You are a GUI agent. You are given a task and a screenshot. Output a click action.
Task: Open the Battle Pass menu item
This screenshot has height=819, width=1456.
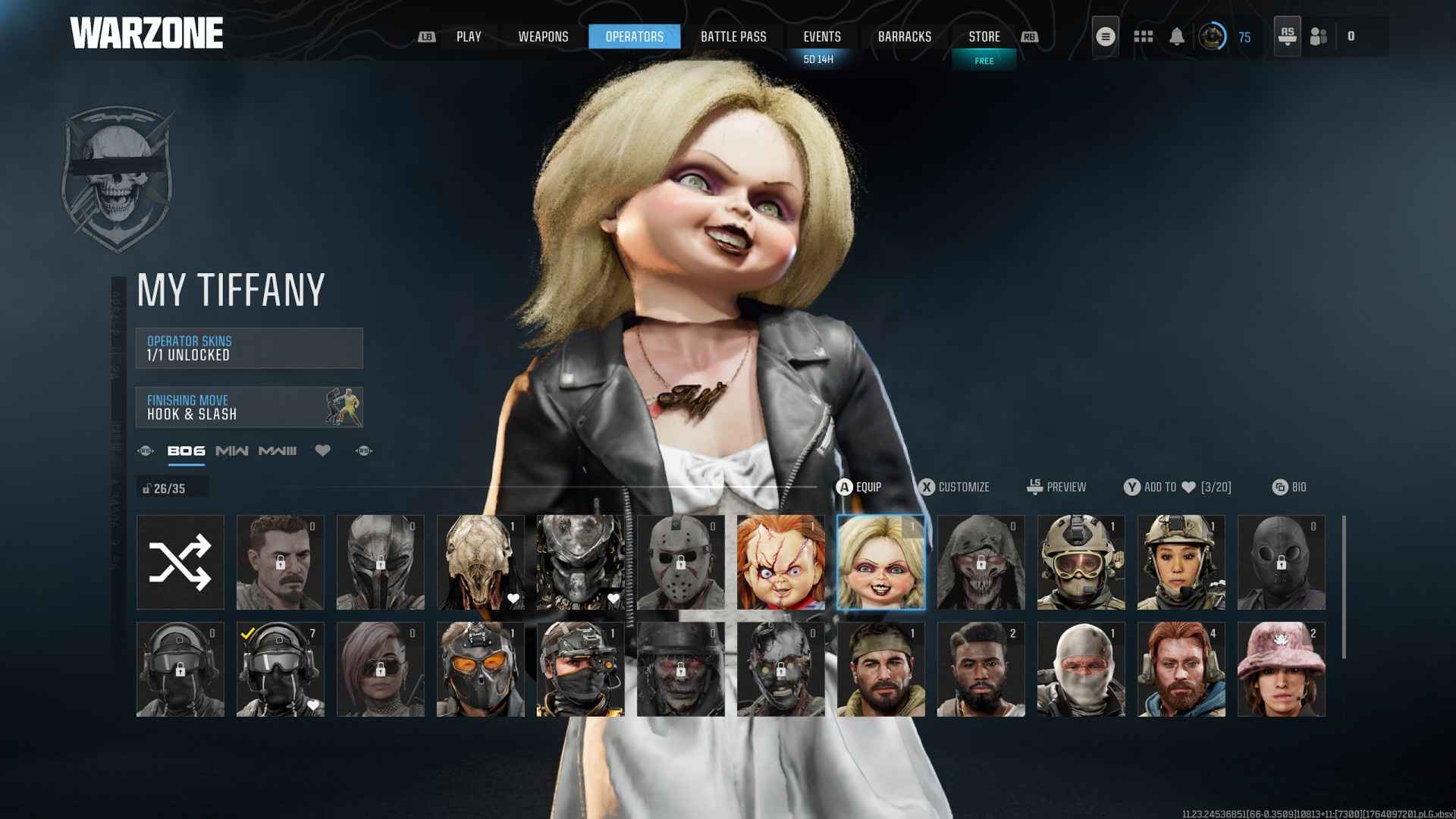733,36
